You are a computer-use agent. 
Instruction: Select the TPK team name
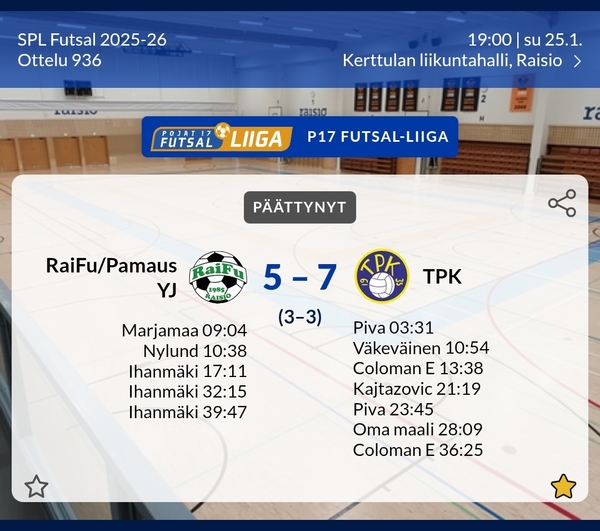click(442, 276)
